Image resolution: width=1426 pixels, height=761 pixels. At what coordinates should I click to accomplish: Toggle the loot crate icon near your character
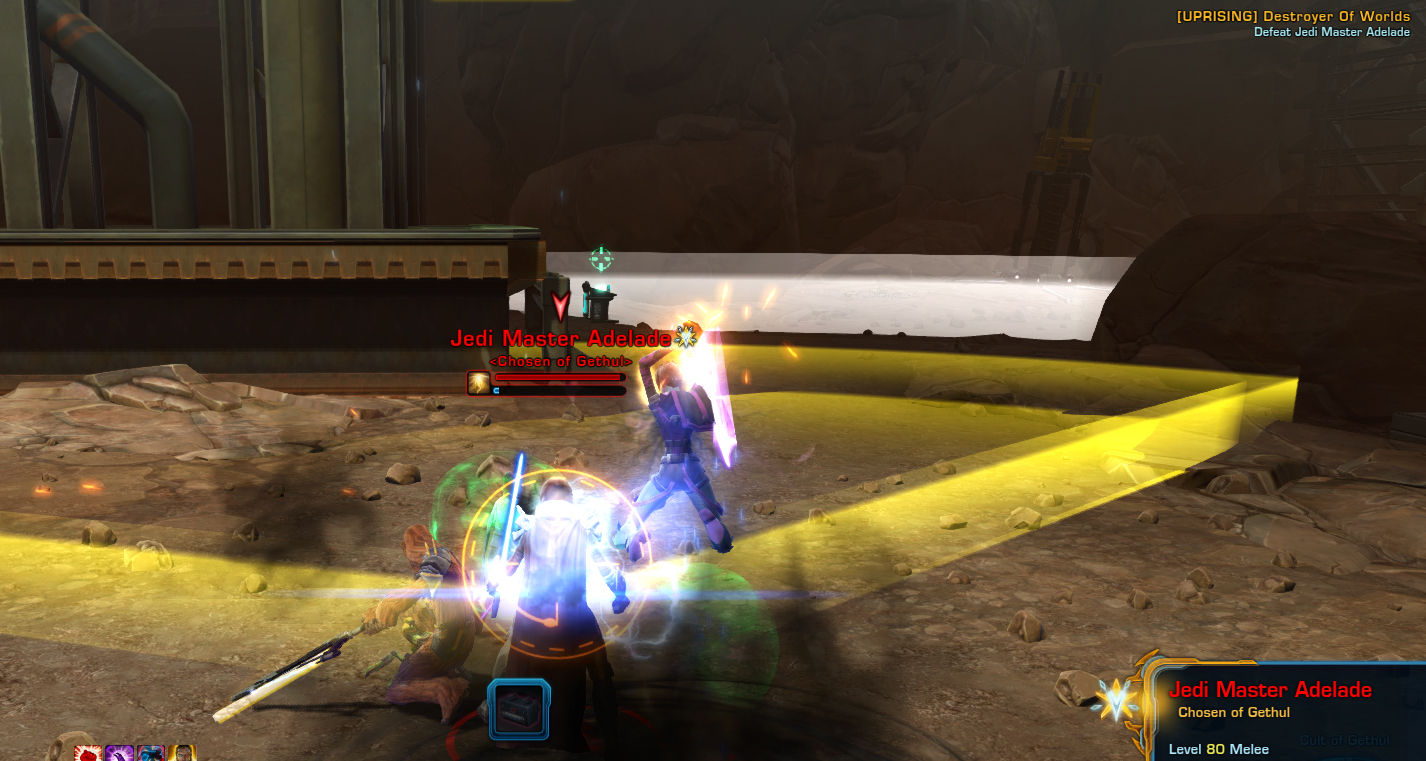517,706
